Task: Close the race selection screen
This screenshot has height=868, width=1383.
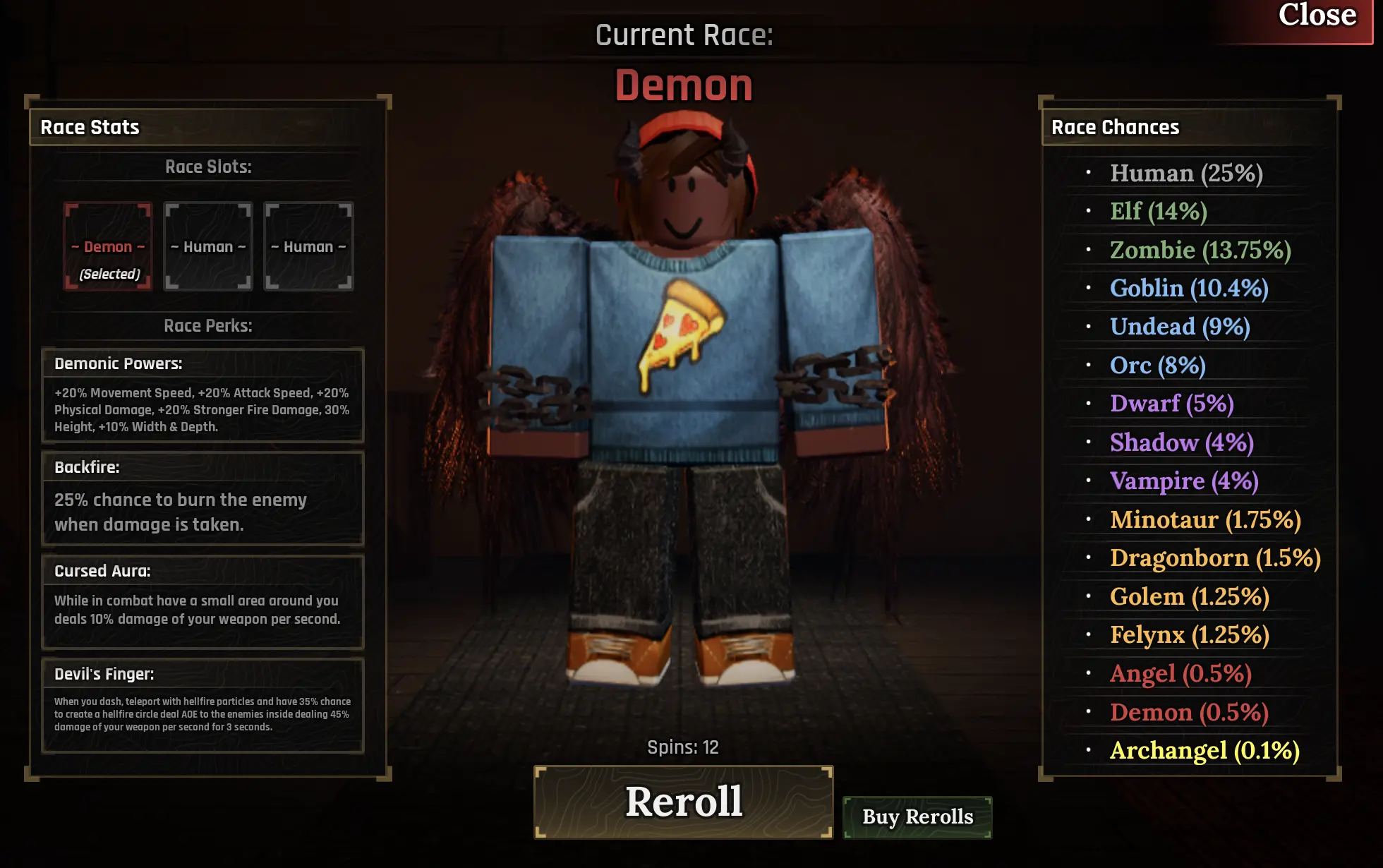Action: click(x=1315, y=17)
